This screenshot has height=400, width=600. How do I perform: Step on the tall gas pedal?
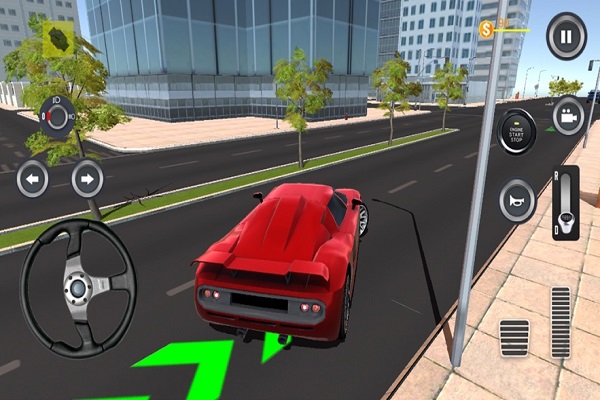(560, 322)
